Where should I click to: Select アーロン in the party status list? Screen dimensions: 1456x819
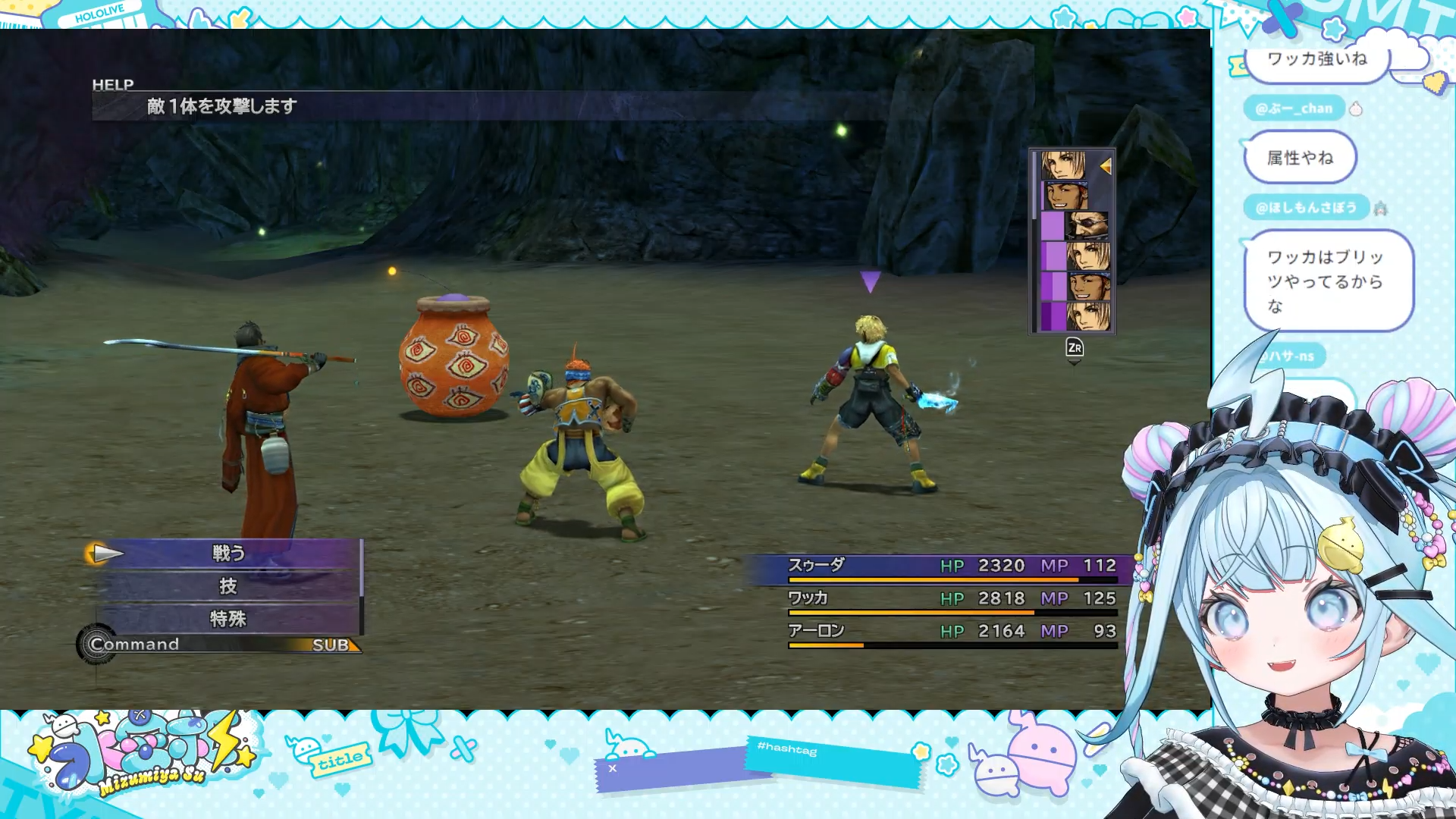tap(816, 631)
